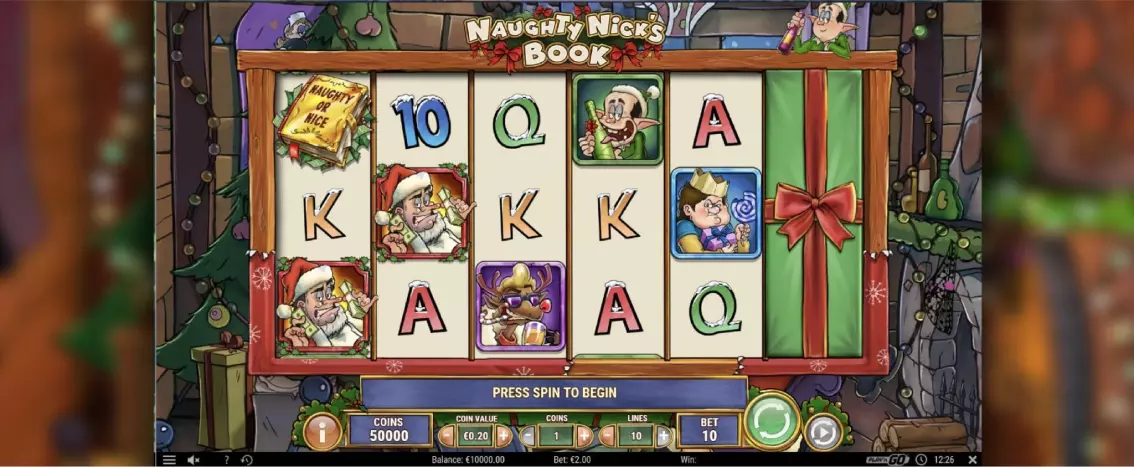Spin the reels with the green button
This screenshot has width=1134, height=467.
[772, 422]
